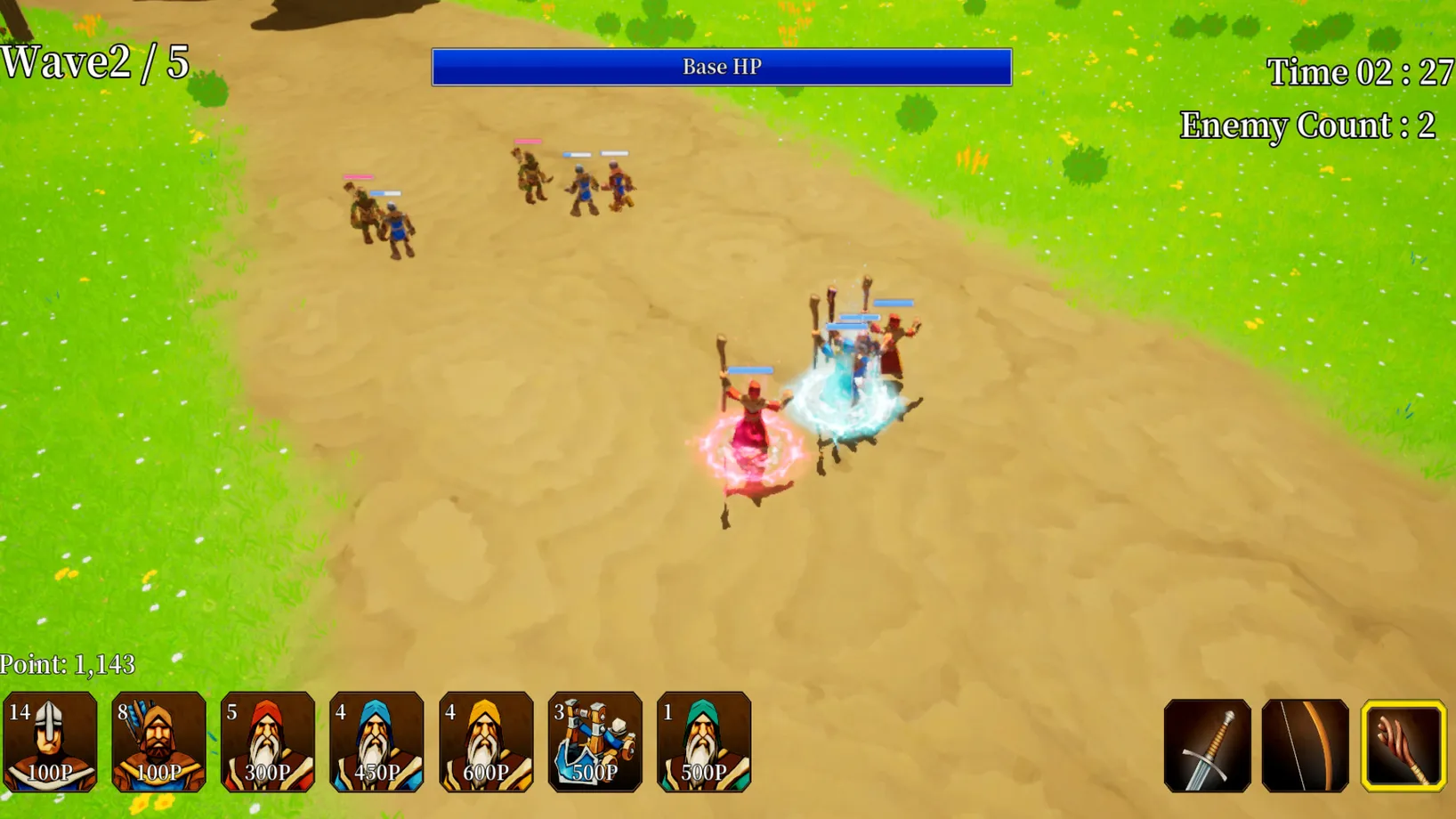
Task: Choose the green-hooded wizard unit
Action: pyautogui.click(x=704, y=742)
